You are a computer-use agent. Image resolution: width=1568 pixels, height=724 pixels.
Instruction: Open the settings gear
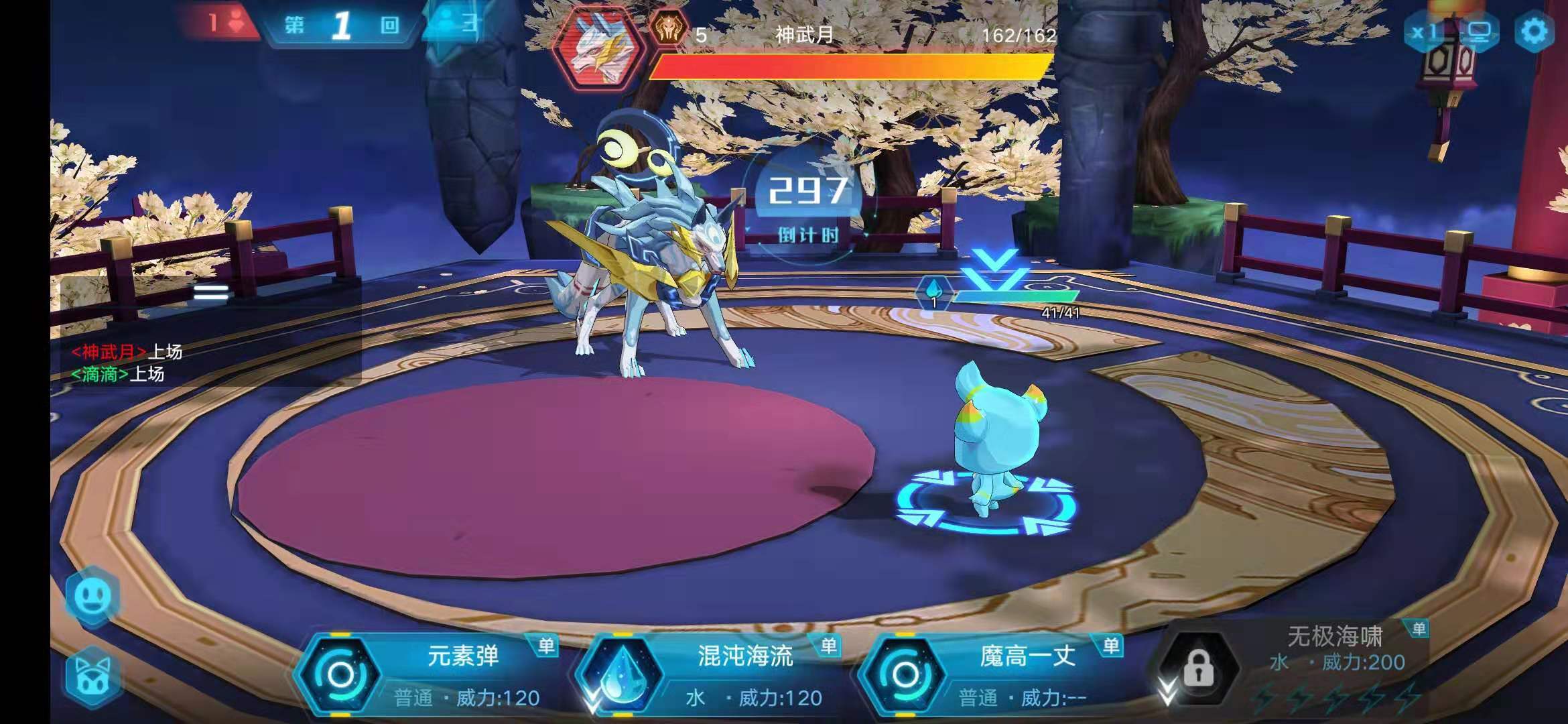pos(1534,32)
